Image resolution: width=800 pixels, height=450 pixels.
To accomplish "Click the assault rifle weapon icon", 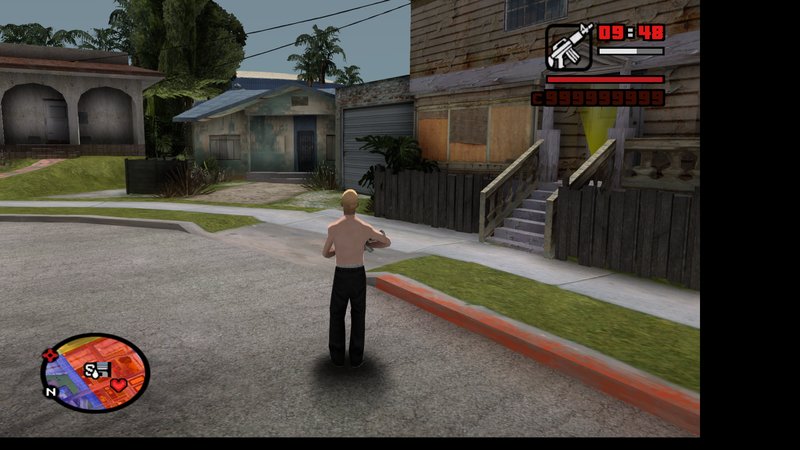I will click(x=569, y=46).
